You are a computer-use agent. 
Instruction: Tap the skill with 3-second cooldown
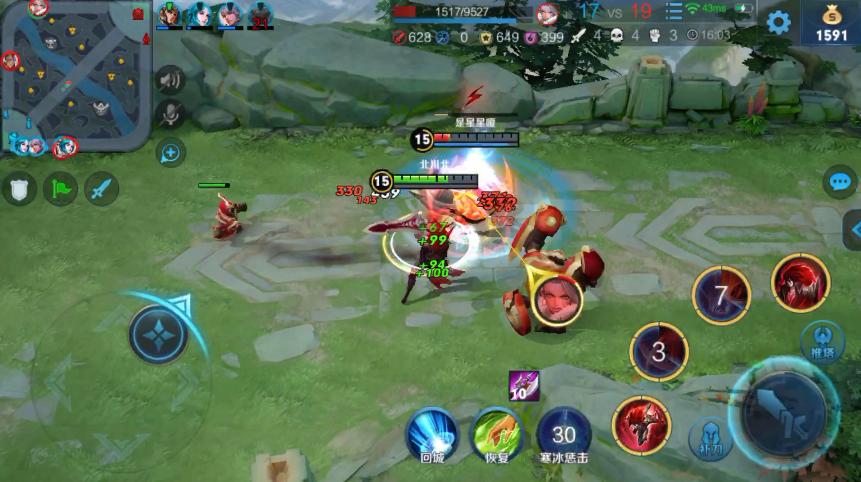pos(658,352)
